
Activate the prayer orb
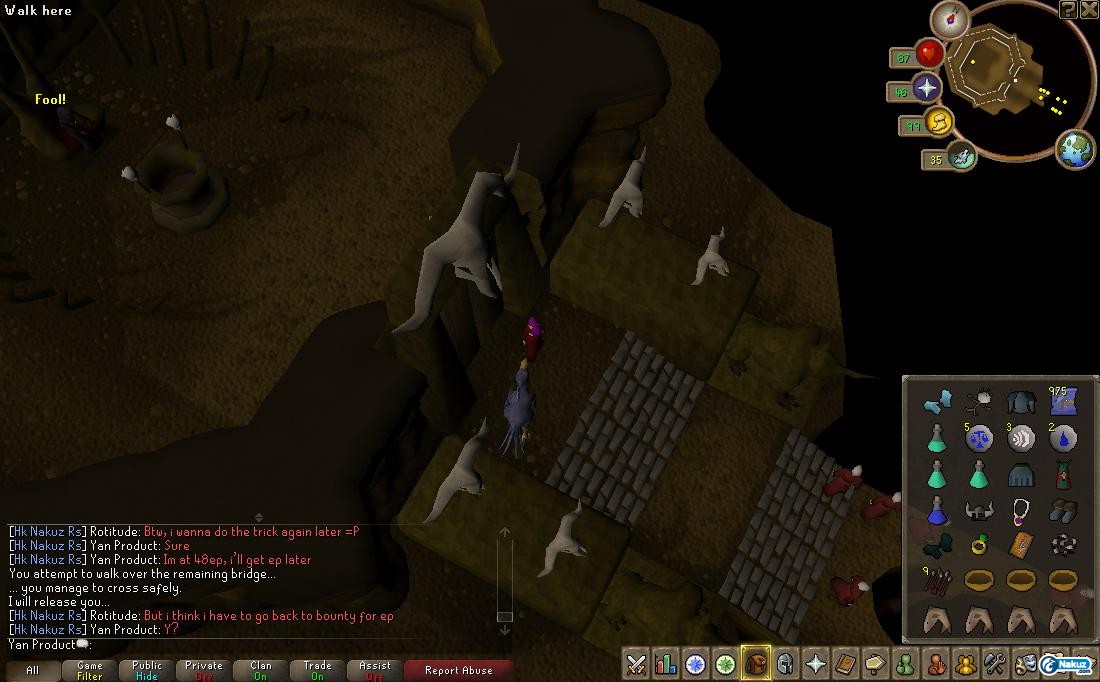click(927, 88)
